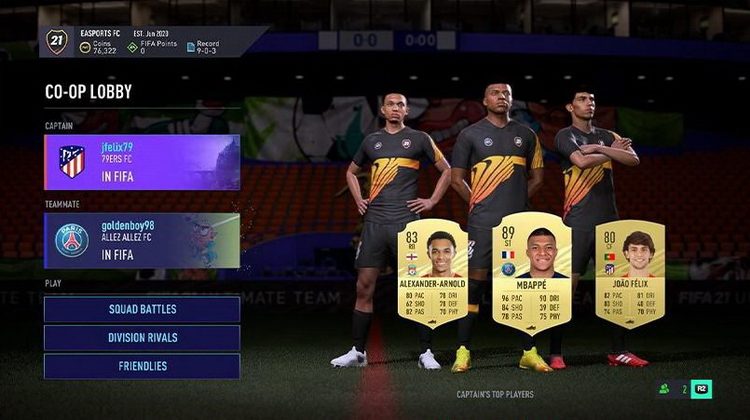The width and height of the screenshot is (750, 420).
Task: Select captain jfeix79's lobby card
Action: 142,162
